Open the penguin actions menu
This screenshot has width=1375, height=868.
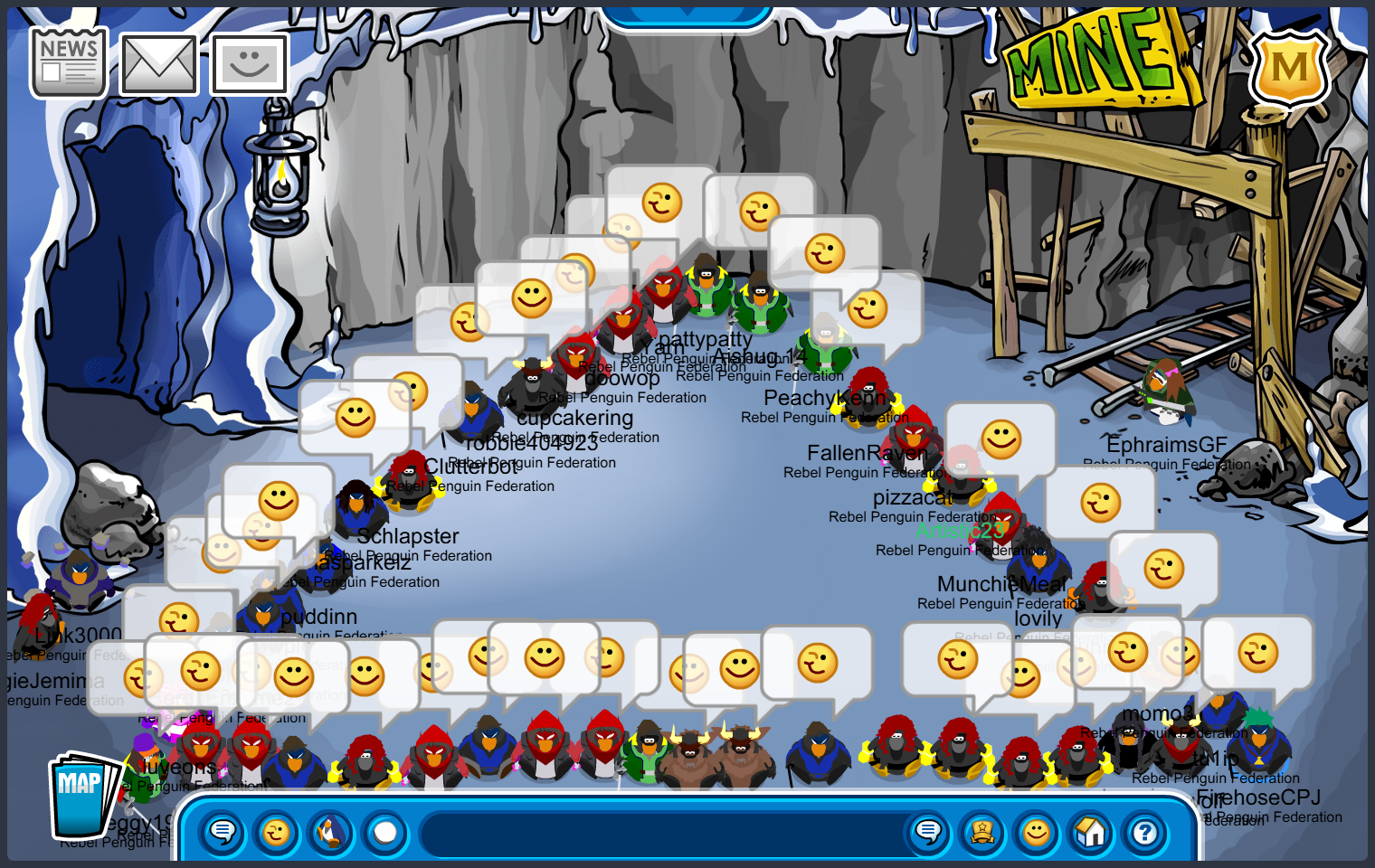pyautogui.click(x=331, y=832)
